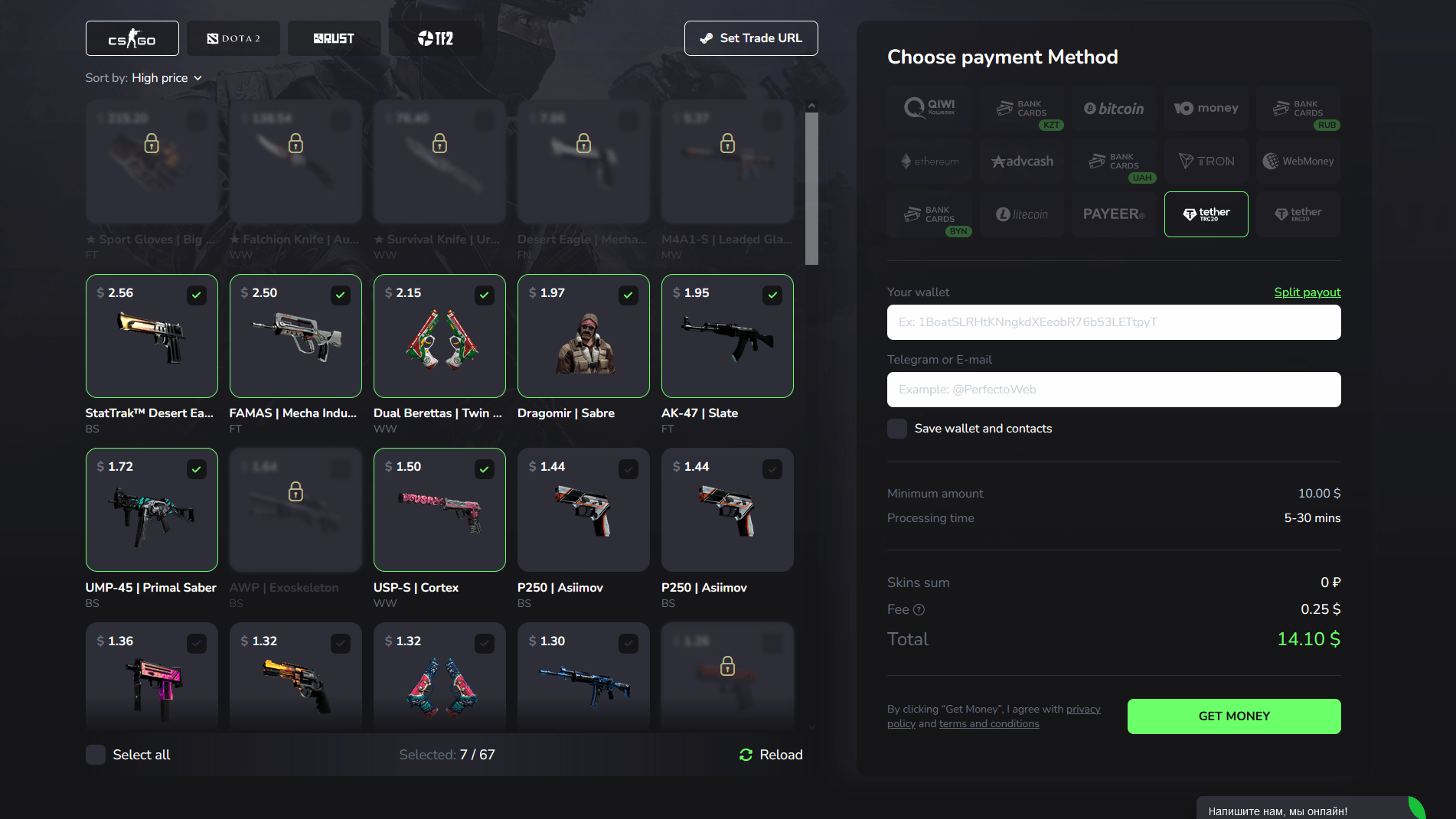
Task: Click the wallet address input field
Action: click(x=1113, y=322)
